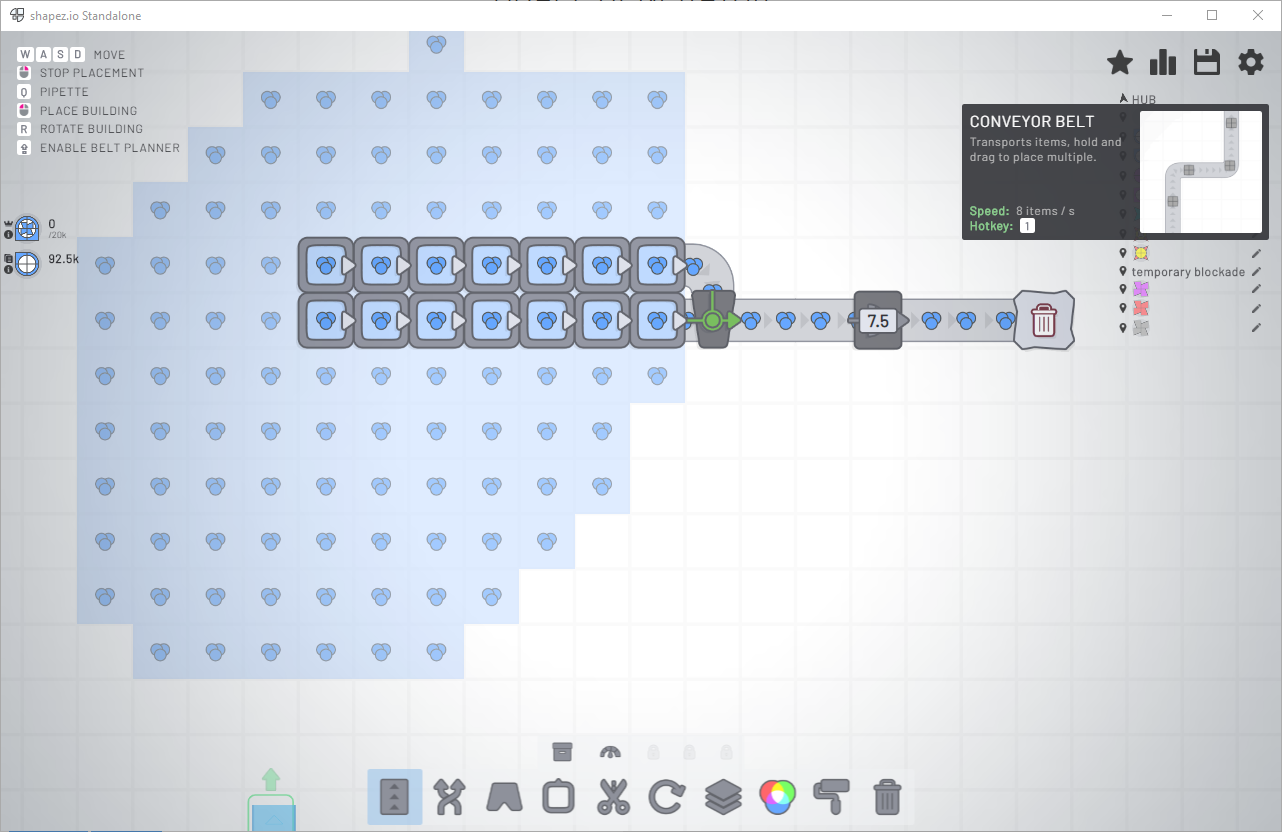Edit the temporary blockade waypoint name

point(1257,271)
